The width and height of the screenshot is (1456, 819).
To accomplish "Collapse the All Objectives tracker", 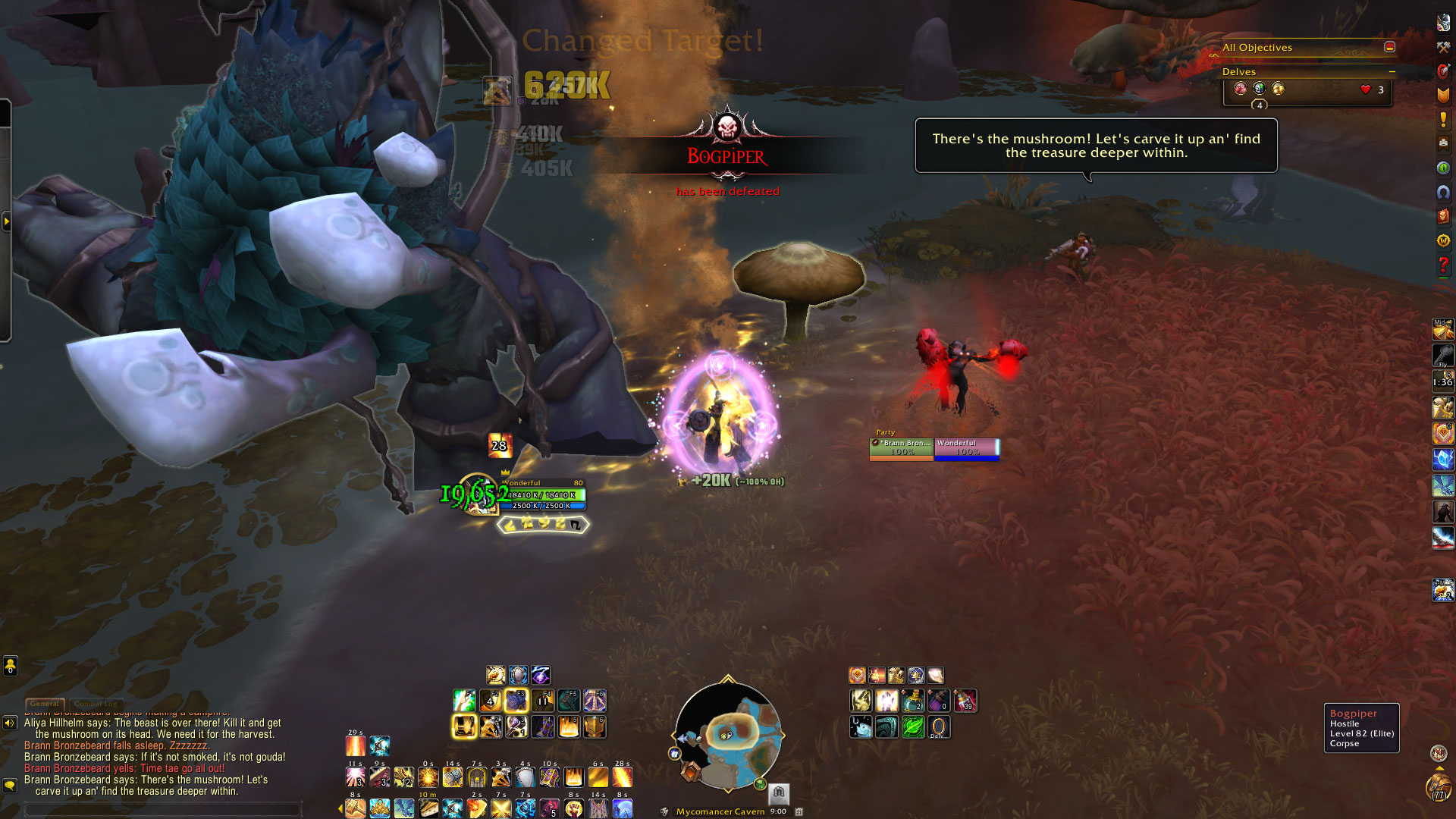I will pyautogui.click(x=1389, y=47).
